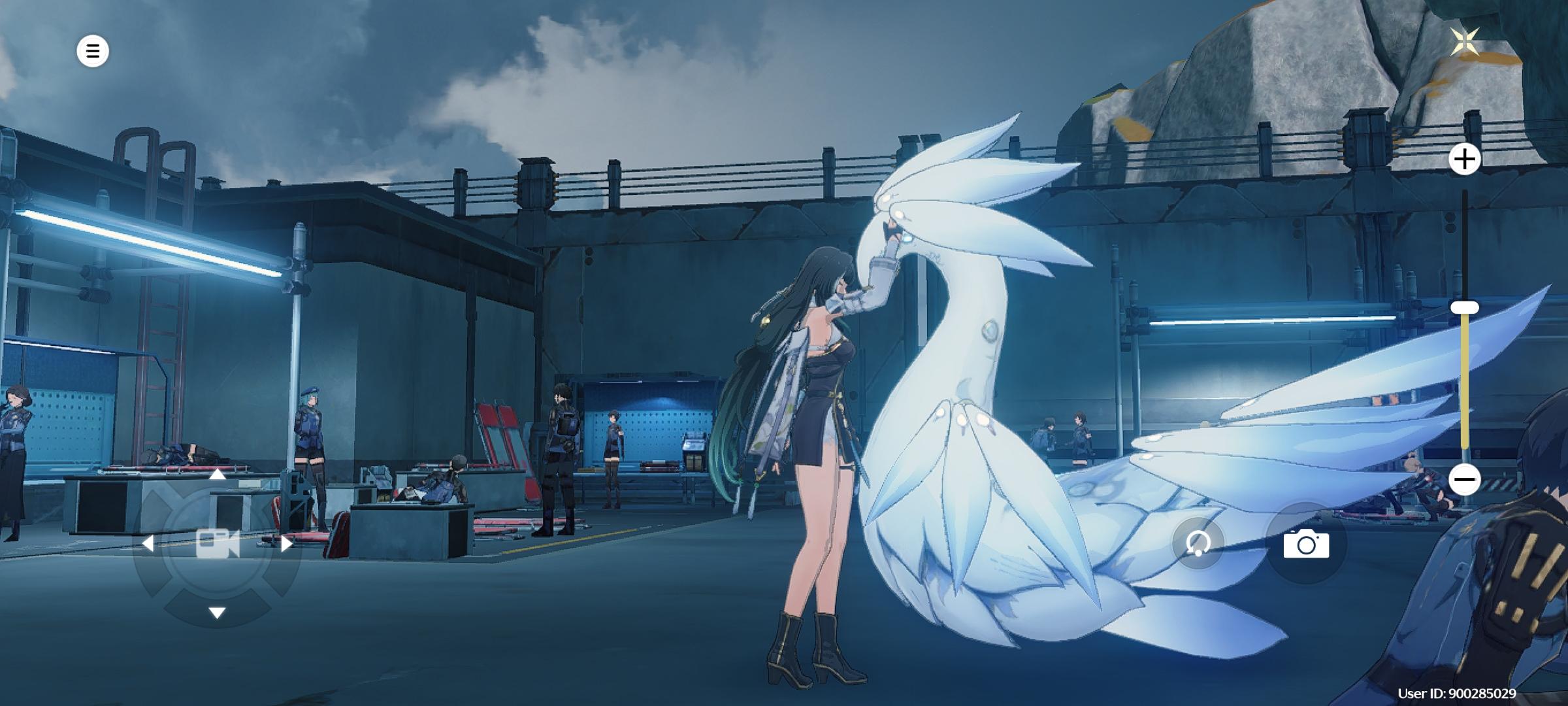The height and width of the screenshot is (706, 1568).
Task: Move camera down with the down arrow
Action: pyautogui.click(x=218, y=613)
